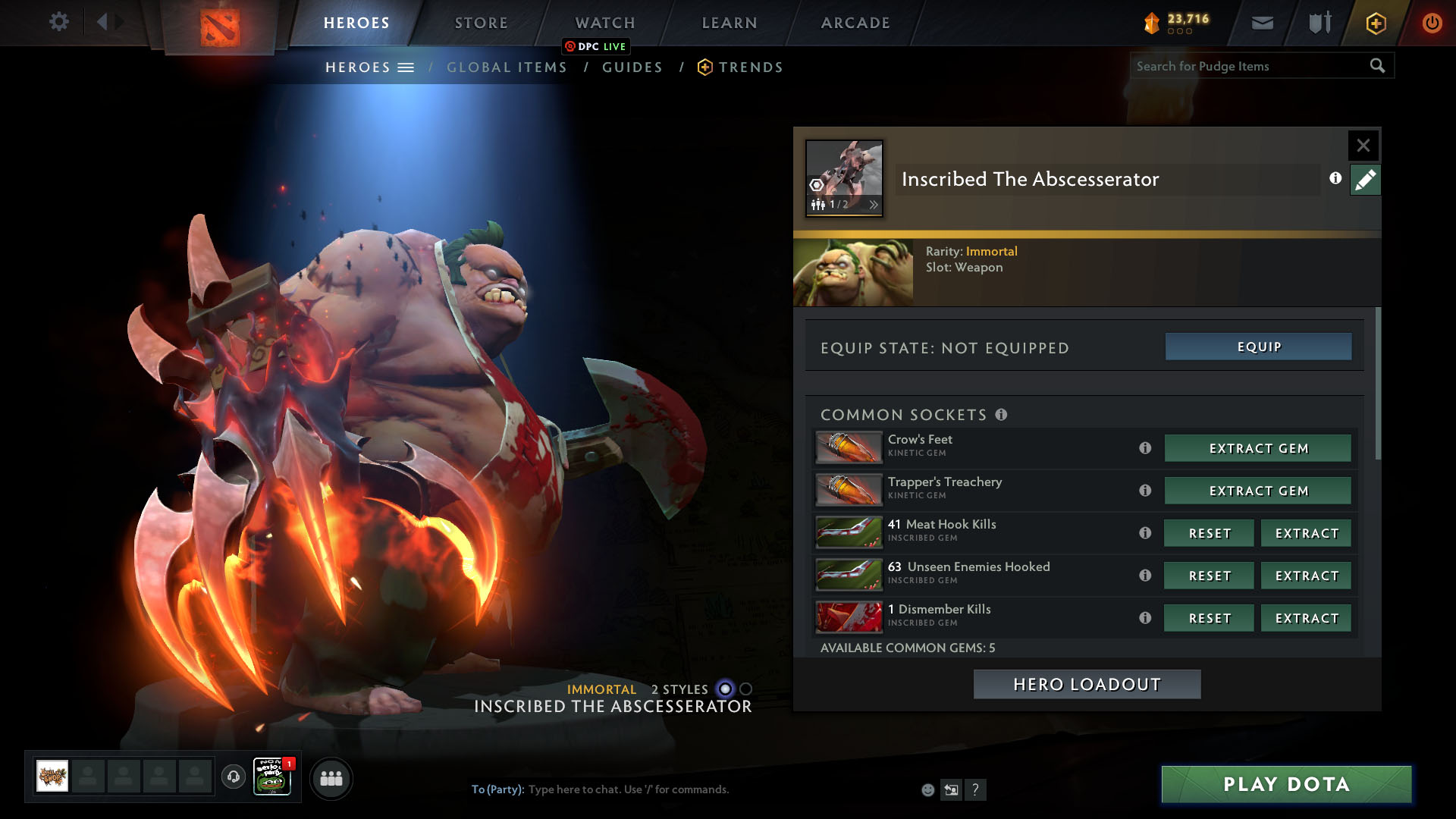The height and width of the screenshot is (819, 1456).
Task: Quit the game with power button
Action: tap(1432, 23)
